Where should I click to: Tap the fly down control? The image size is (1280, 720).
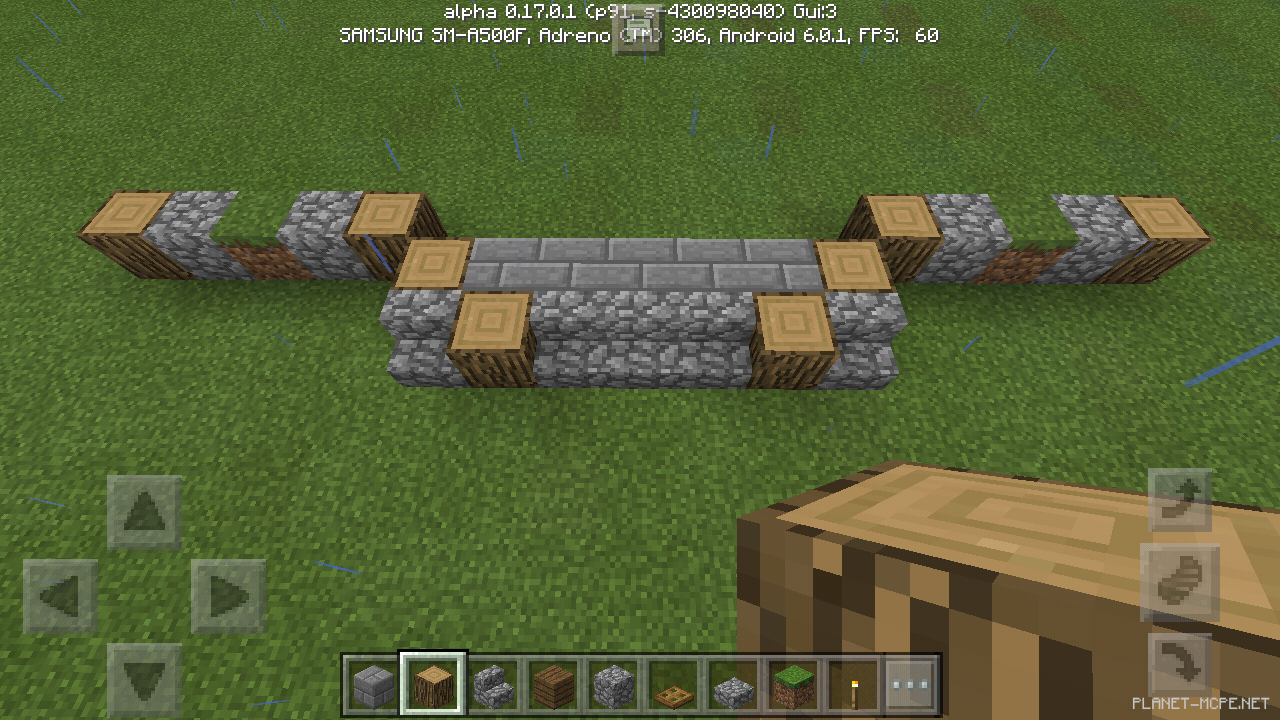click(x=1180, y=660)
